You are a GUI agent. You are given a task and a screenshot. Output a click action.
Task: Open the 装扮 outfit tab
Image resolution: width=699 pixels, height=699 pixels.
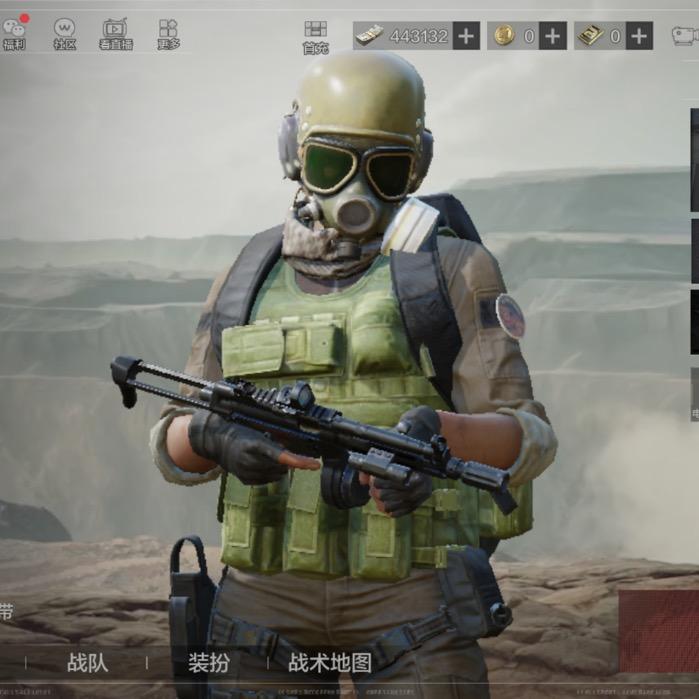click(208, 662)
